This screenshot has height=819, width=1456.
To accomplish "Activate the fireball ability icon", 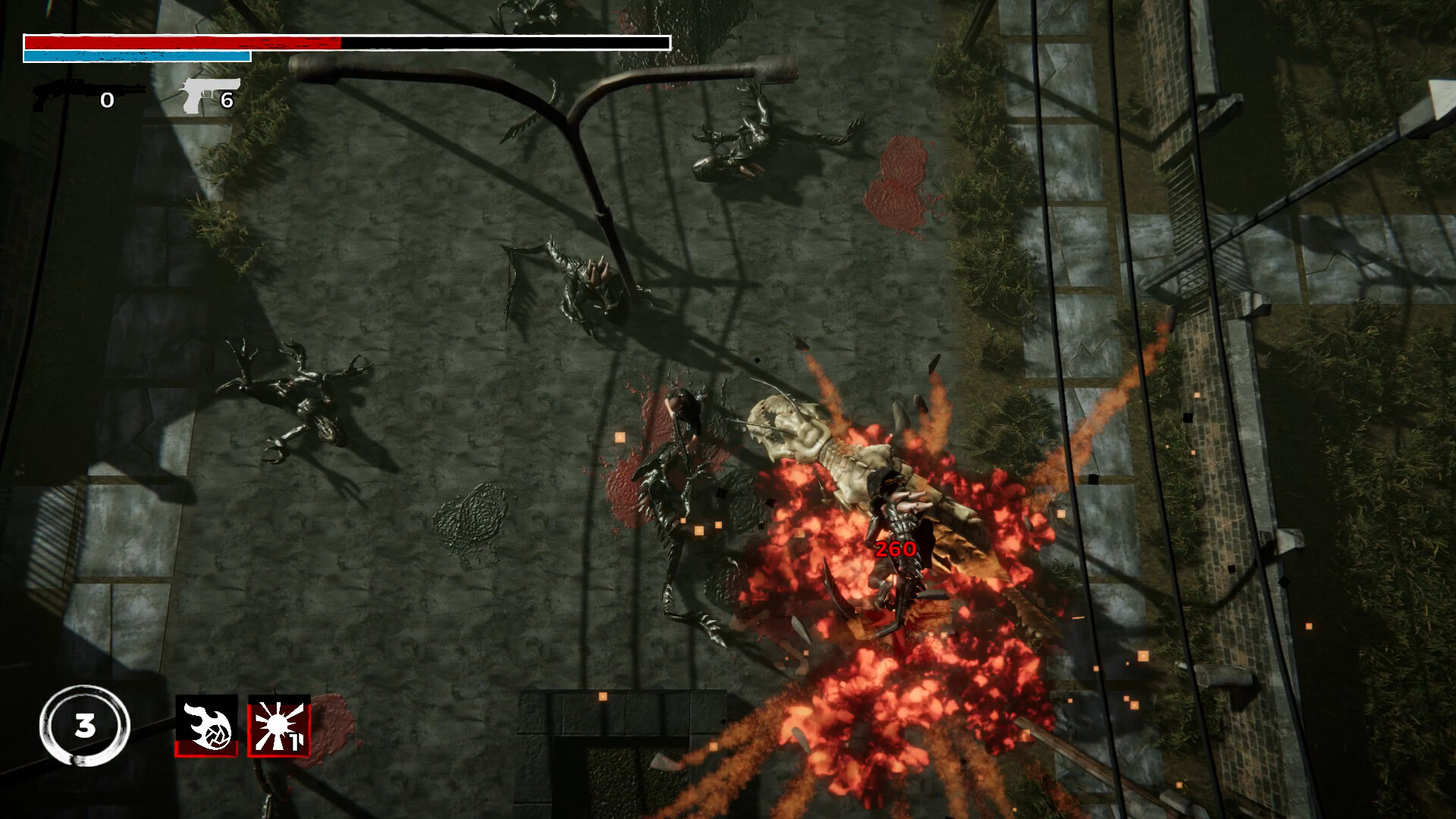I will tap(206, 725).
